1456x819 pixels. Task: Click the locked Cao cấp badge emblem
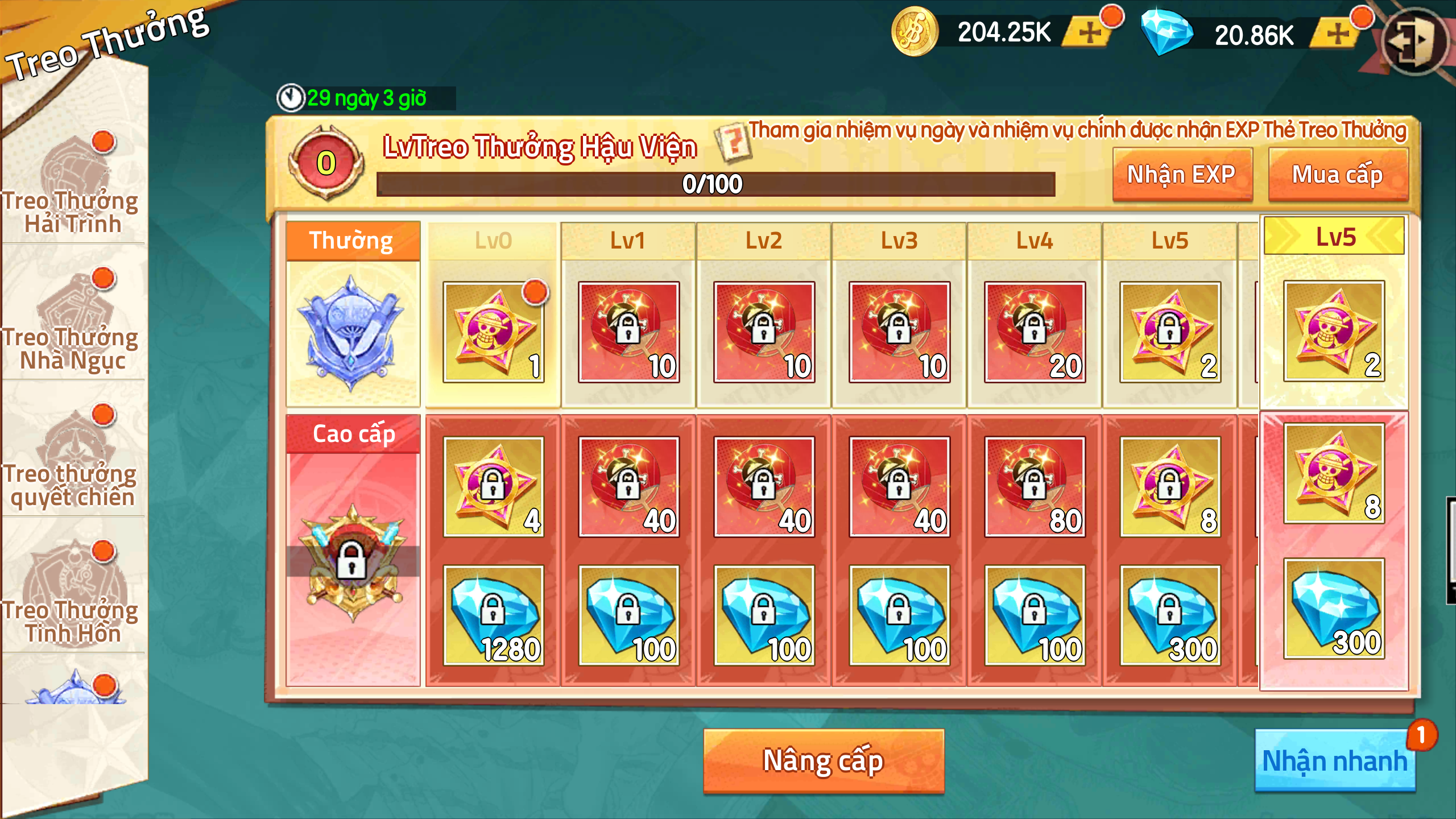tap(353, 560)
